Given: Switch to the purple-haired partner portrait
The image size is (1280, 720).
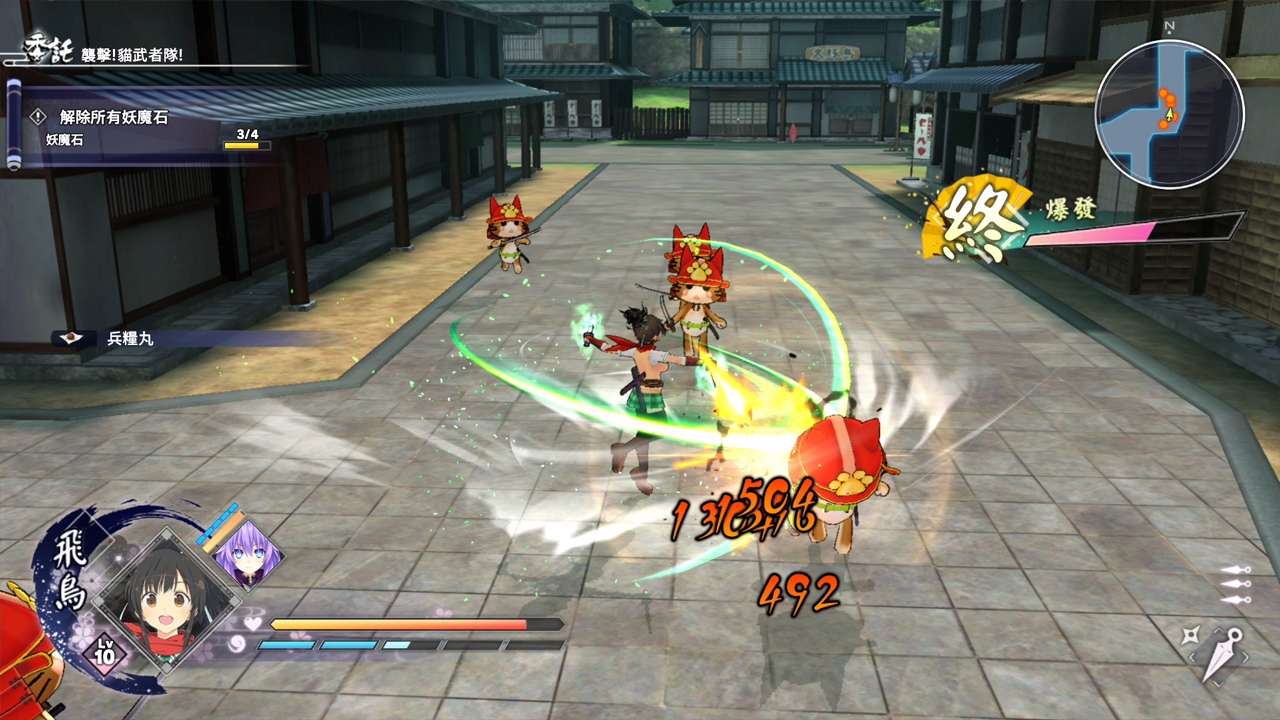Looking at the screenshot, I should click(245, 554).
